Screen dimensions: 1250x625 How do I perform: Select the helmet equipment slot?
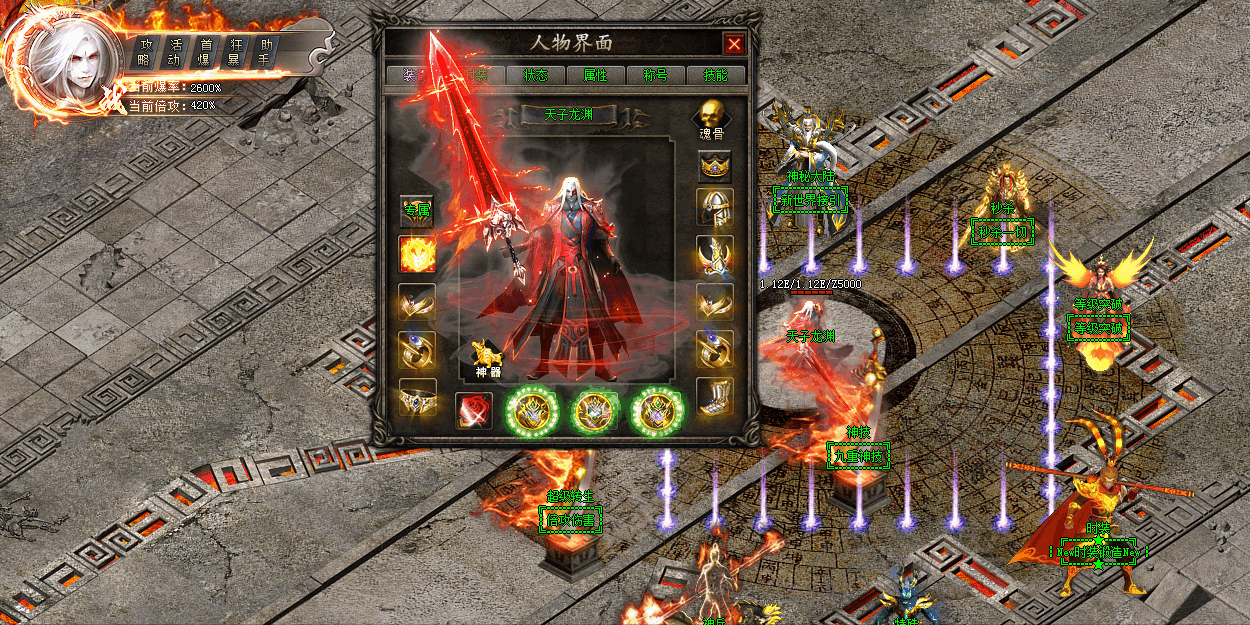click(x=714, y=207)
